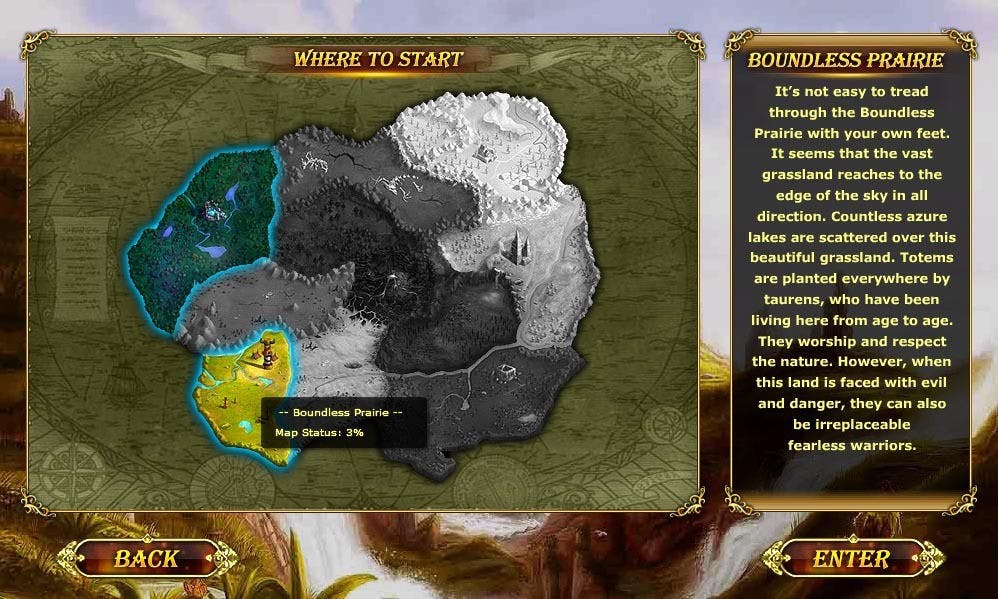
Task: Enter the selected Boundless Prairie map
Action: coord(851,558)
